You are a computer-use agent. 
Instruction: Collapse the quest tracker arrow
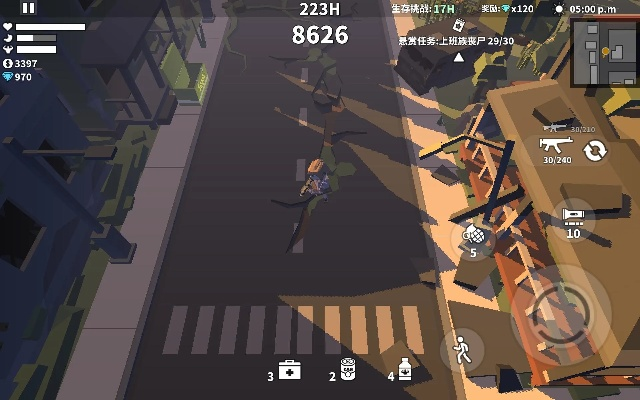pos(459,57)
